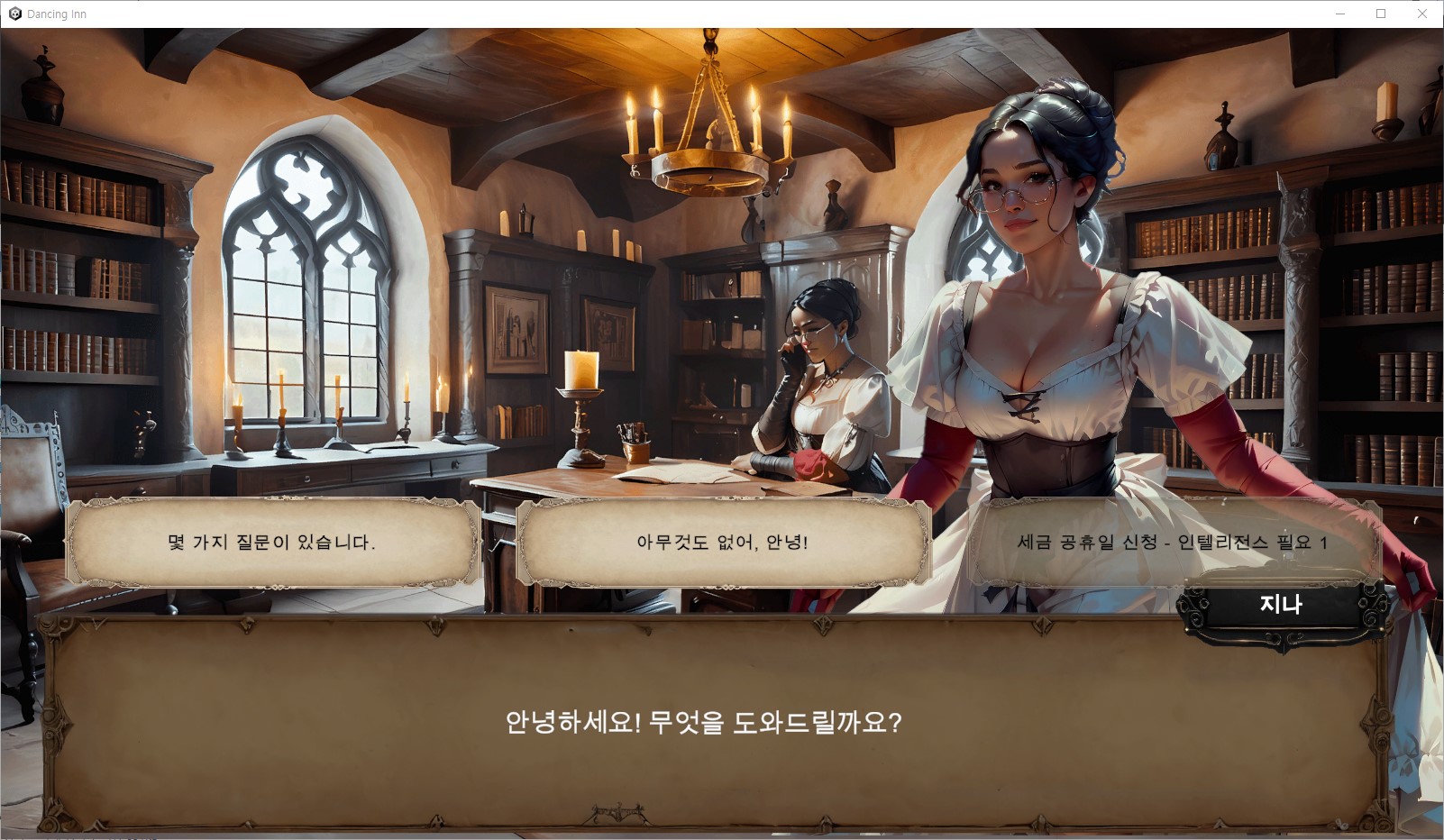Screen dimensions: 1444x840
Task: Minimize the Dancing Inn window
Action: 1340,14
